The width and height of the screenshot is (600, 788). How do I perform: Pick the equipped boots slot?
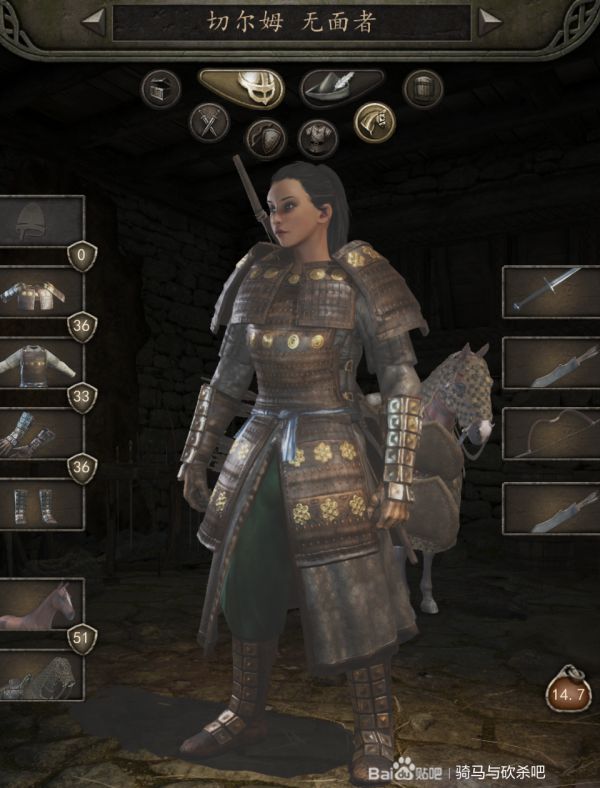tap(40, 503)
